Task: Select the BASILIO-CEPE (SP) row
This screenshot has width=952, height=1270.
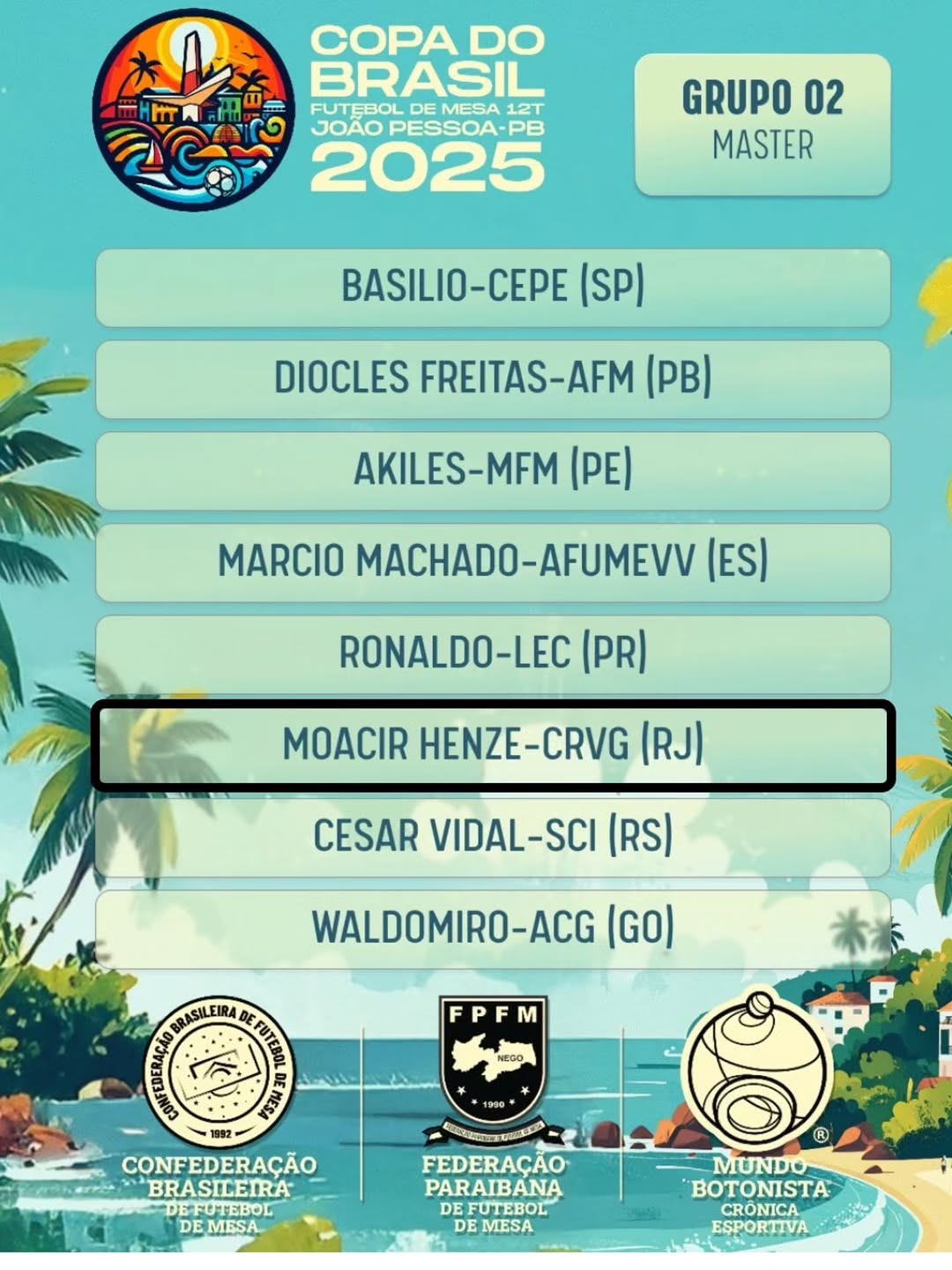Action: click(493, 288)
